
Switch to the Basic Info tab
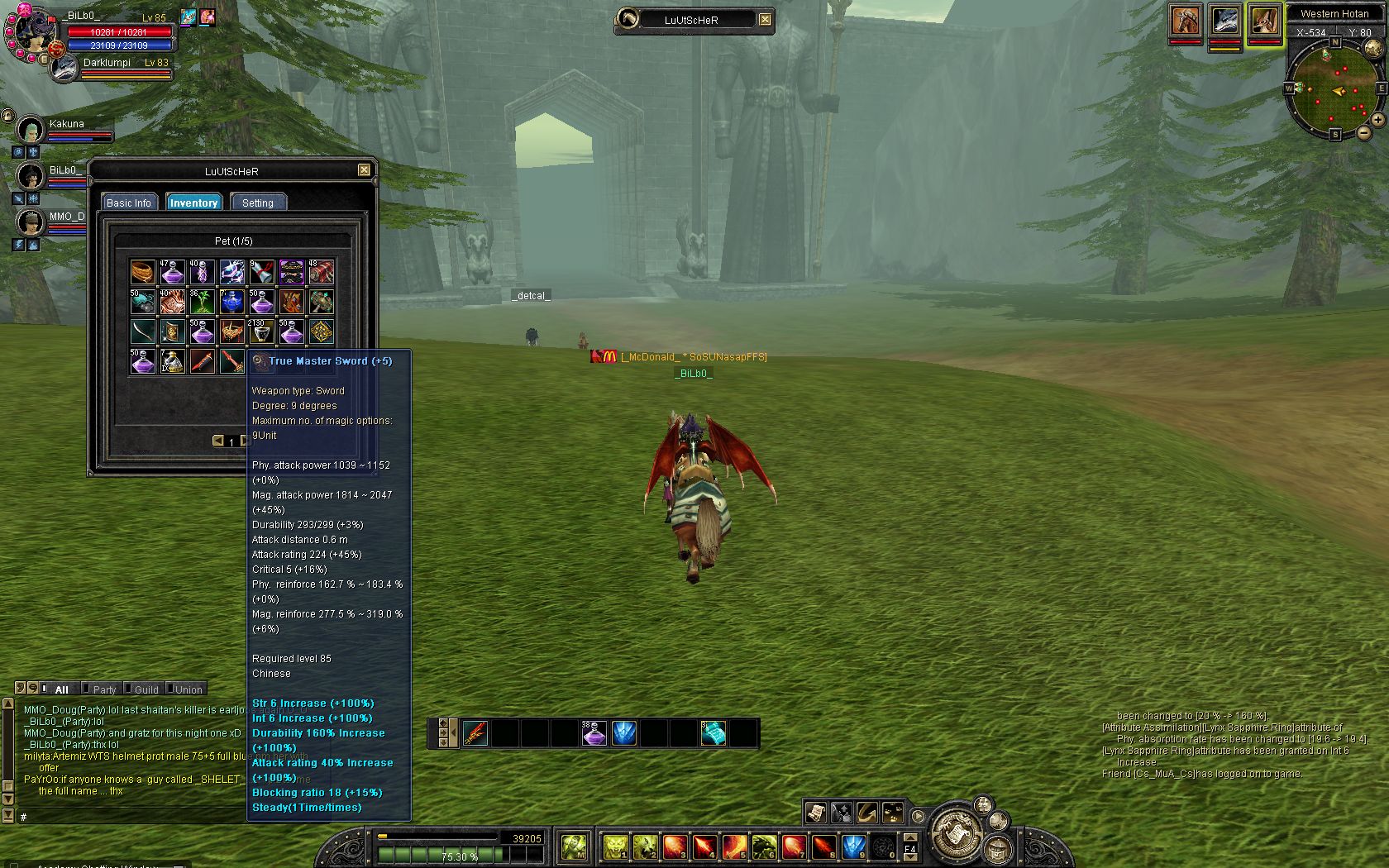129,203
